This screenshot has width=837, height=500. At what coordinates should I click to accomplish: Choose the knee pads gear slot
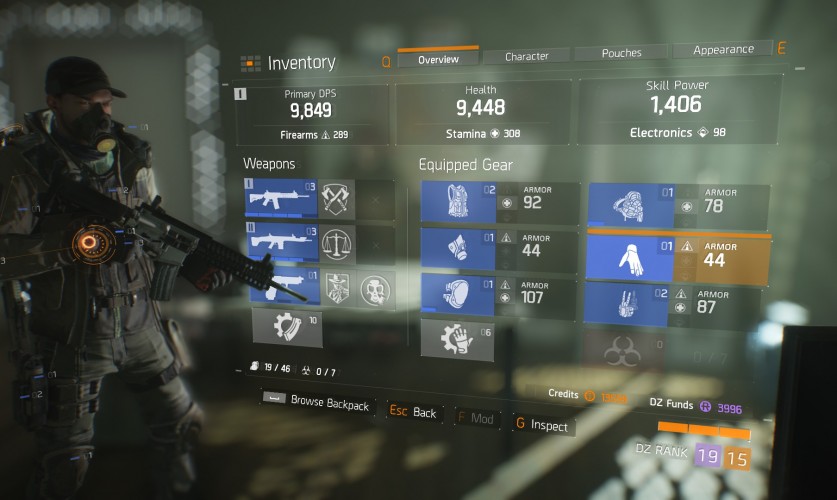pyautogui.click(x=458, y=295)
